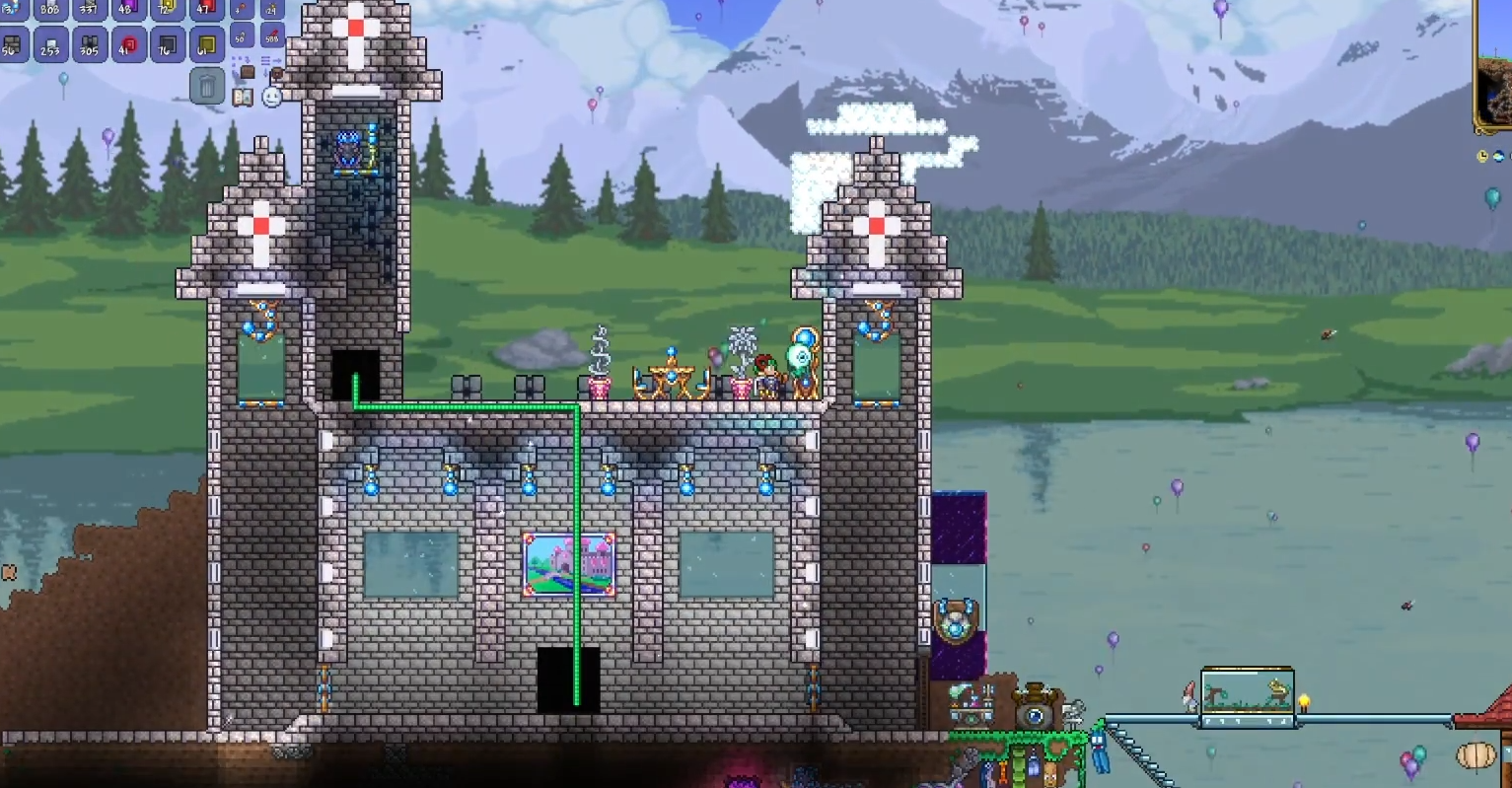Image resolution: width=1512 pixels, height=788 pixels.
Task: Pick the red block stack of 41
Action: (x=128, y=44)
